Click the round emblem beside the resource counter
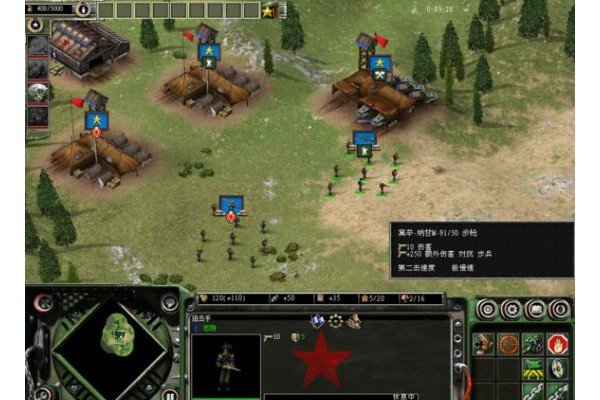The image size is (600, 400). point(82,10)
